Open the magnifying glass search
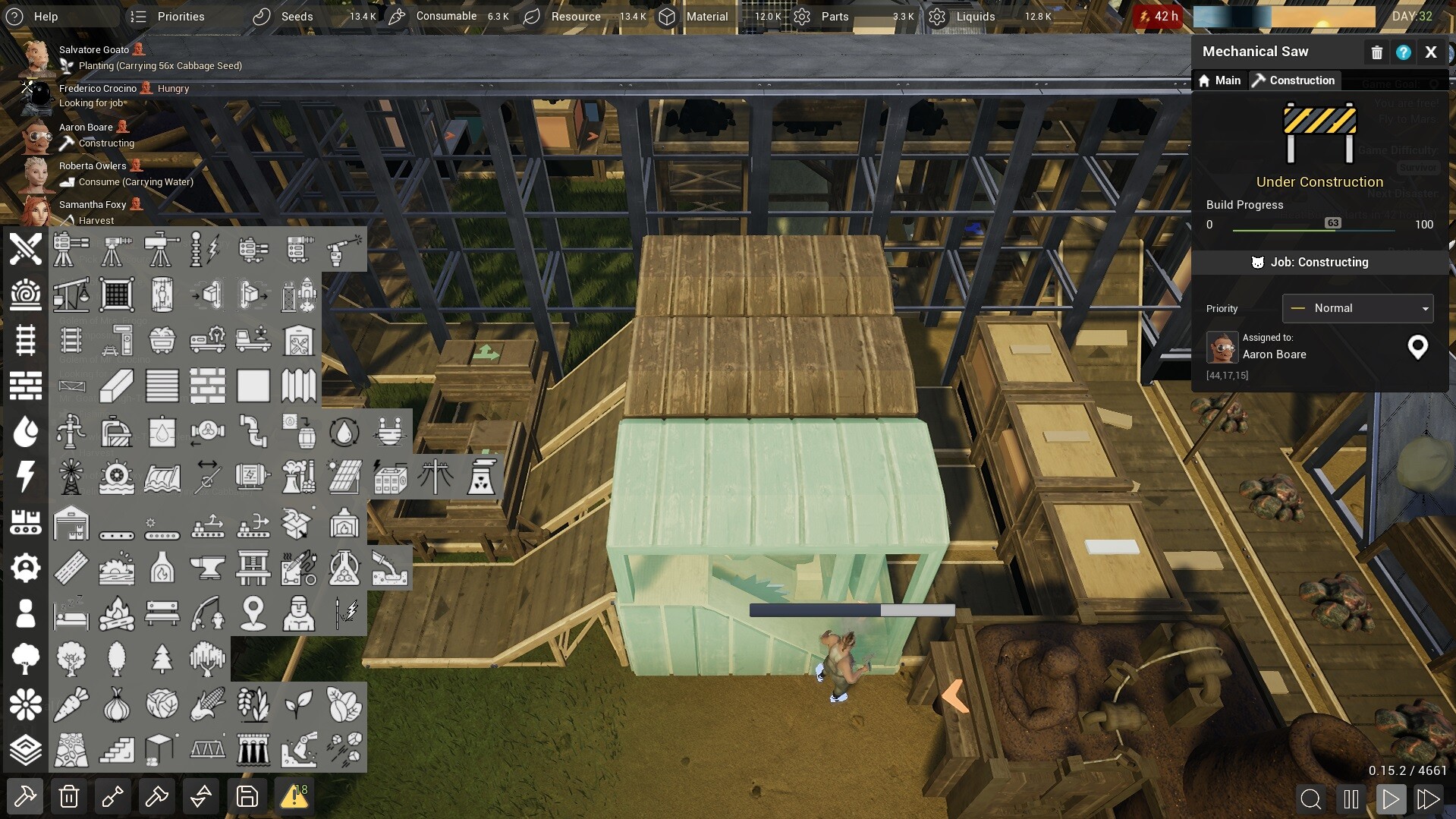 [x=1310, y=799]
